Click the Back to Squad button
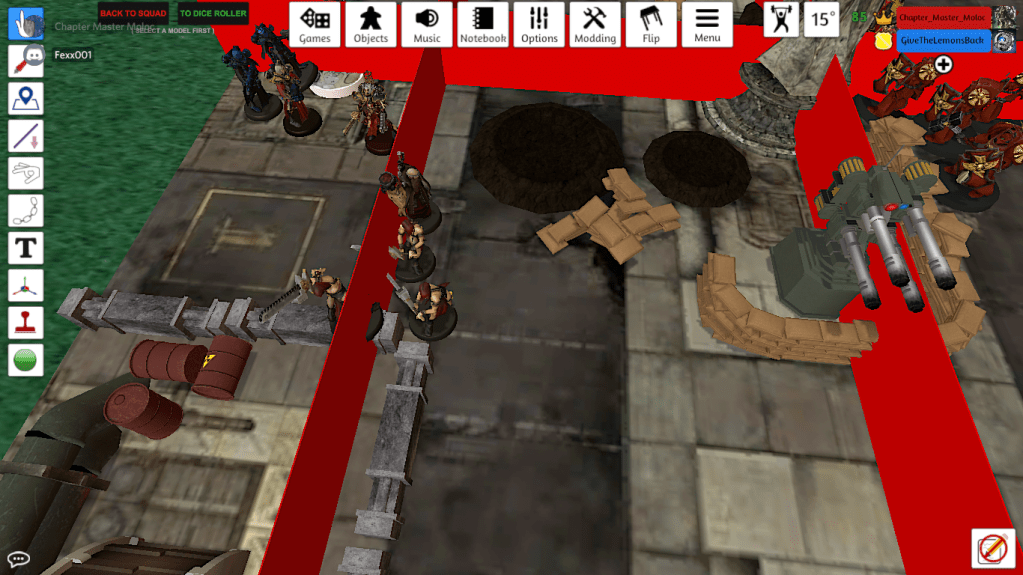This screenshot has width=1023, height=575. click(x=133, y=14)
